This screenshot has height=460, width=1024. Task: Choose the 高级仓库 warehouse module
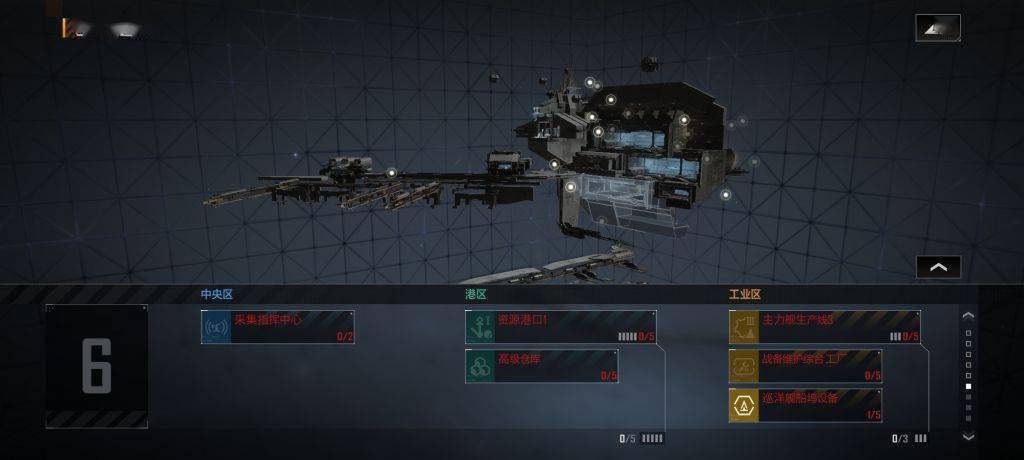pyautogui.click(x=541, y=366)
